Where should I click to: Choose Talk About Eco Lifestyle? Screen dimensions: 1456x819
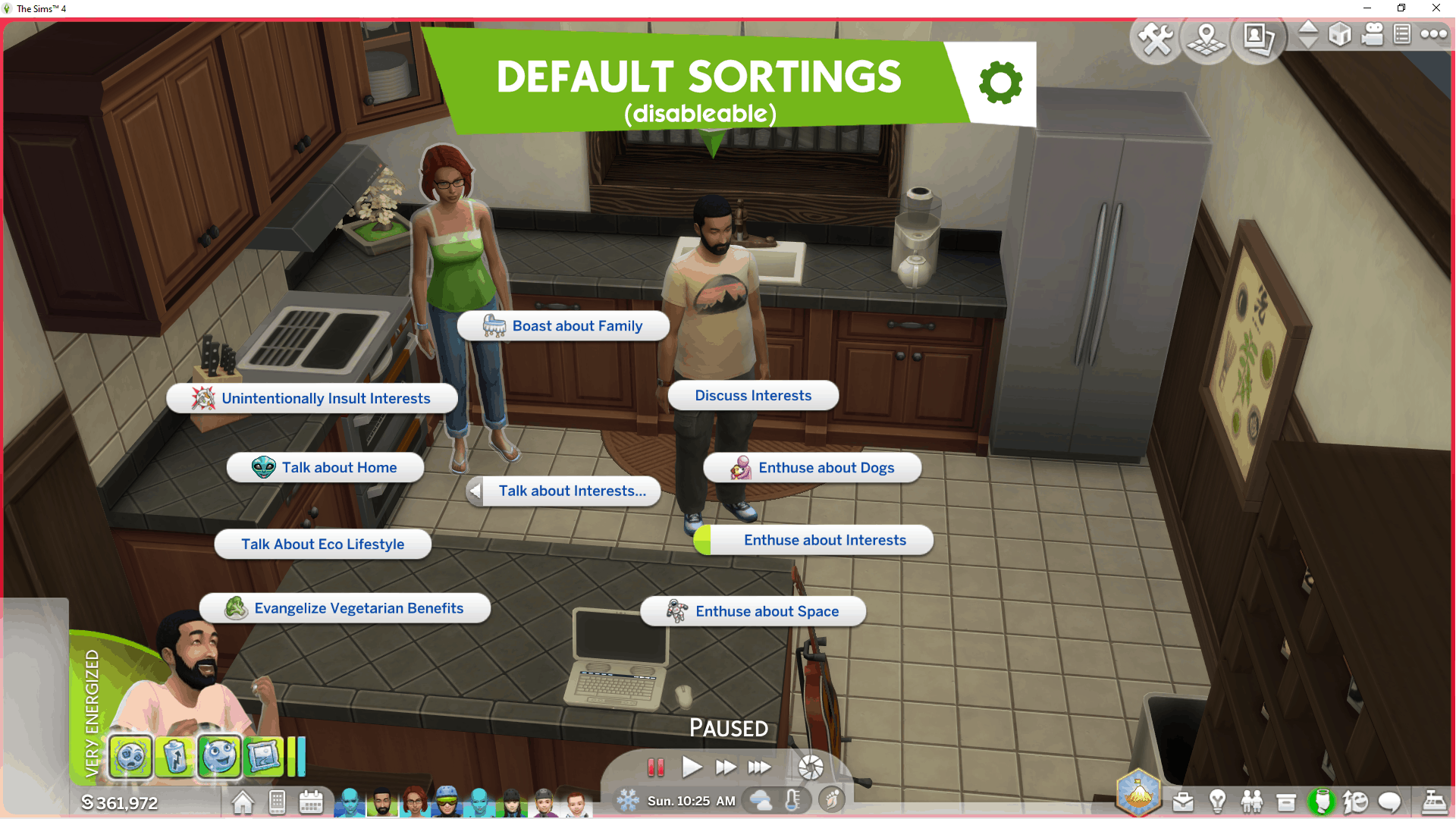pos(323,544)
